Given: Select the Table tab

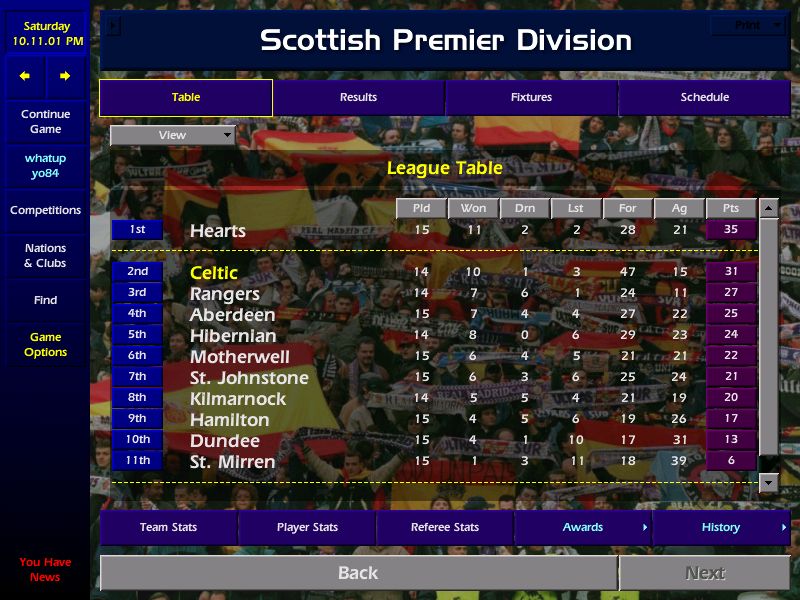Looking at the screenshot, I should click(186, 97).
